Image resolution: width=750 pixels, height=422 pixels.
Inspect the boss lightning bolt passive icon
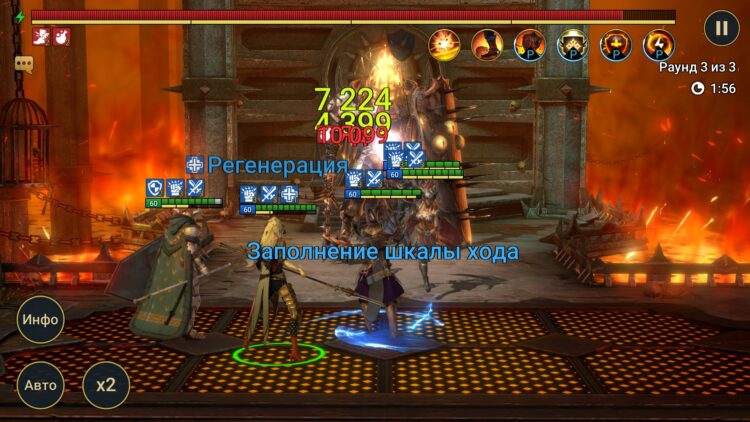point(658,45)
